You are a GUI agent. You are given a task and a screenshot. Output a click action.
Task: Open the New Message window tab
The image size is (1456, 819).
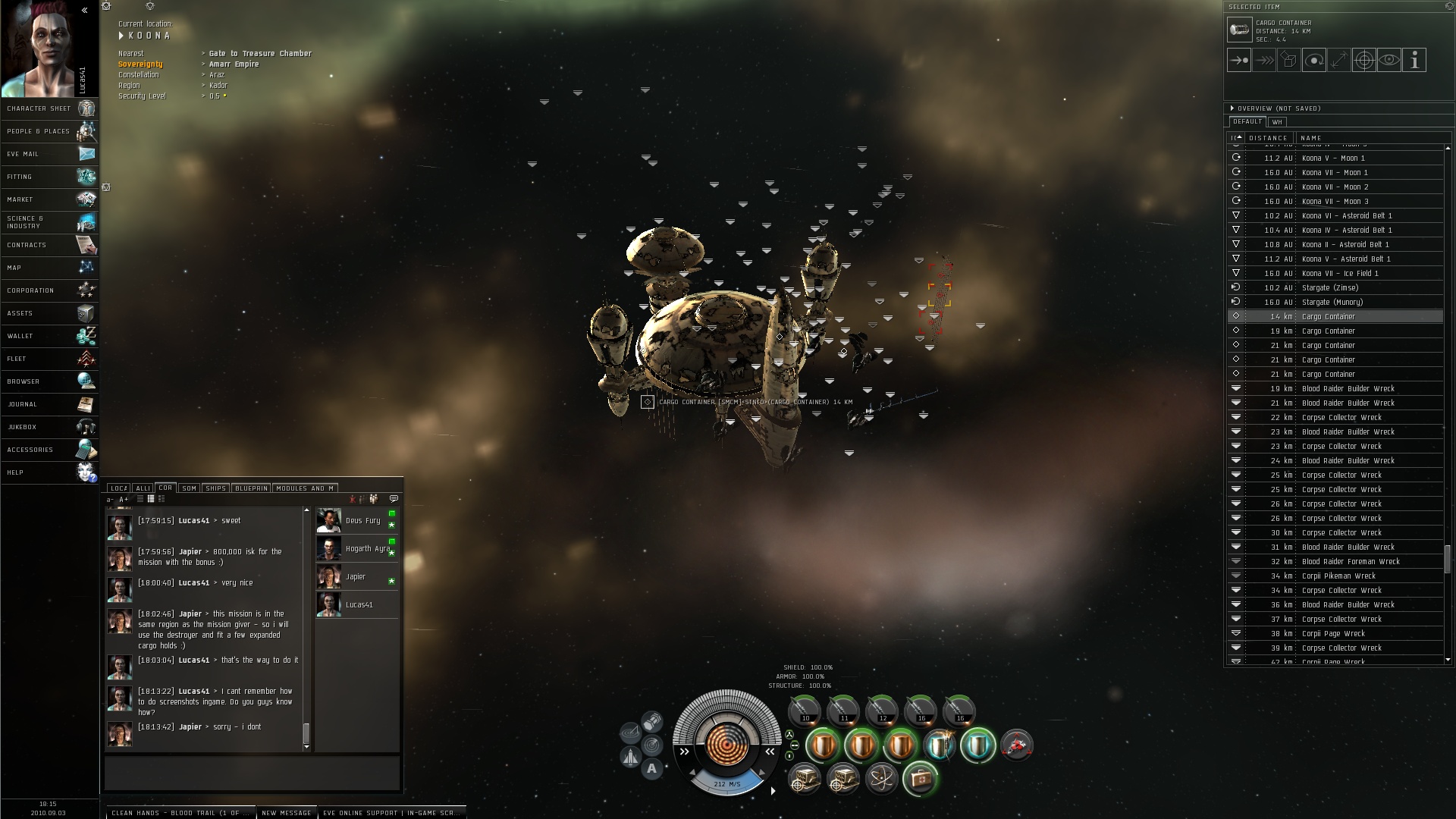pyautogui.click(x=286, y=813)
